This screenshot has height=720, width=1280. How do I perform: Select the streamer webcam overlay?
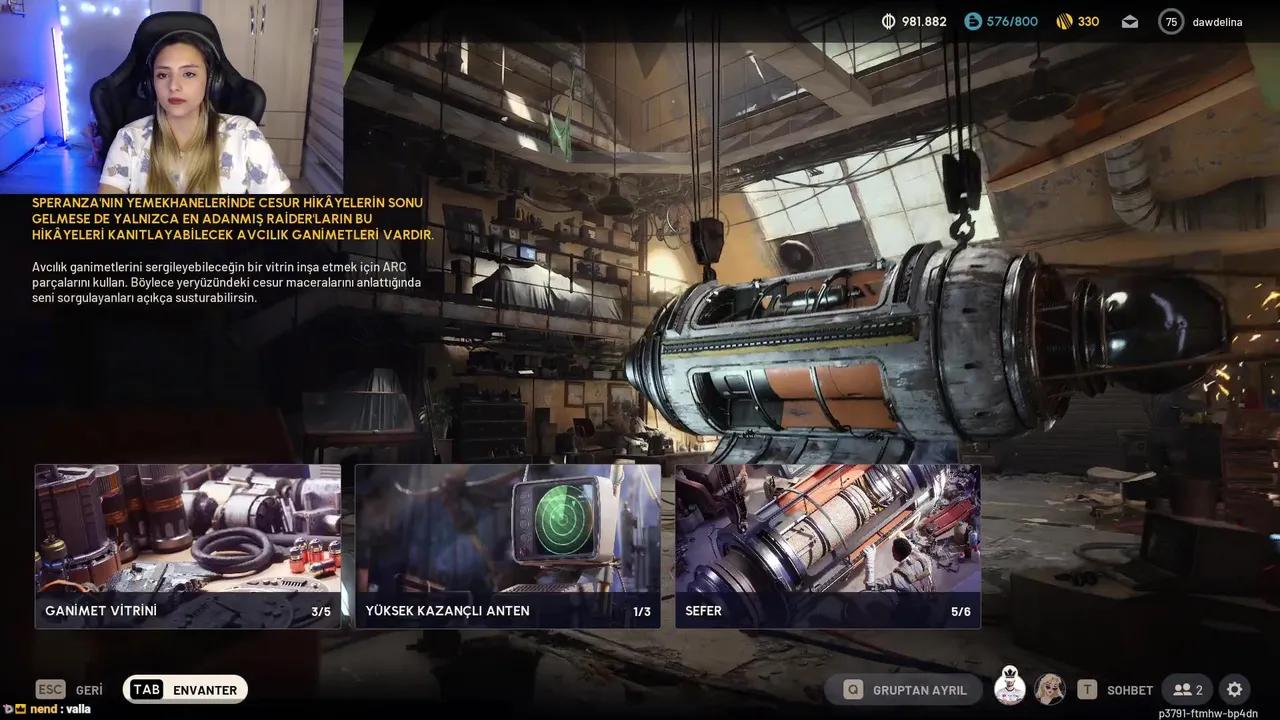pyautogui.click(x=171, y=97)
